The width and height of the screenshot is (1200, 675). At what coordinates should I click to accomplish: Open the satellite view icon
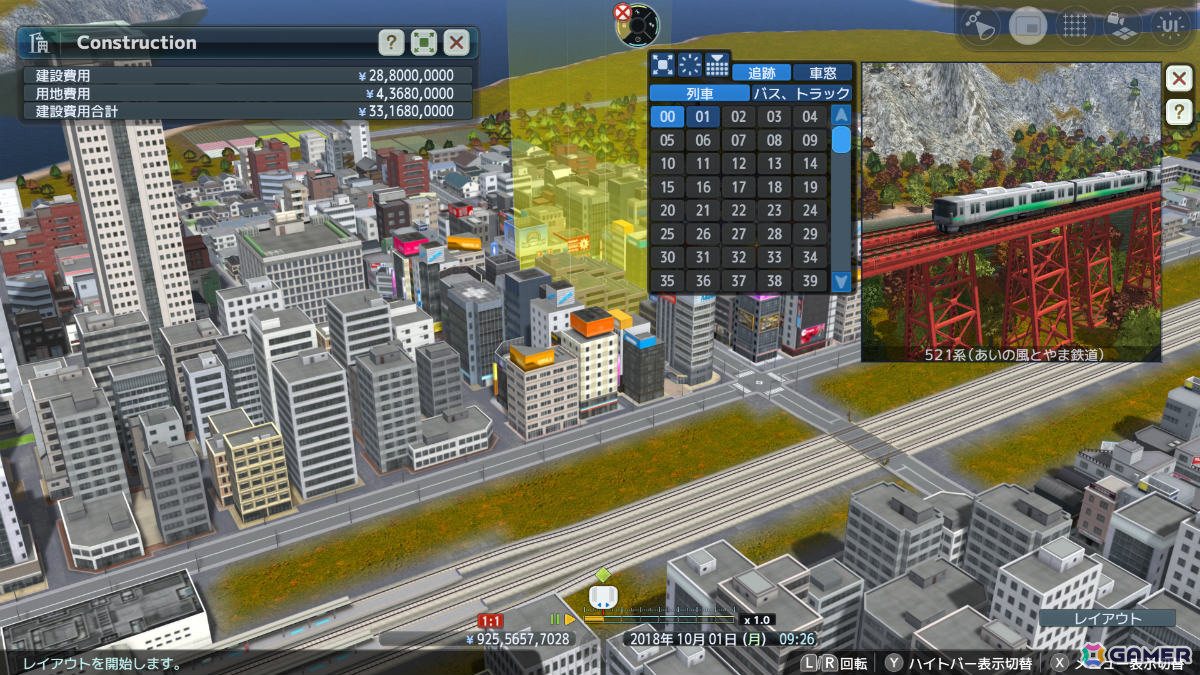pyautogui.click(x=982, y=25)
